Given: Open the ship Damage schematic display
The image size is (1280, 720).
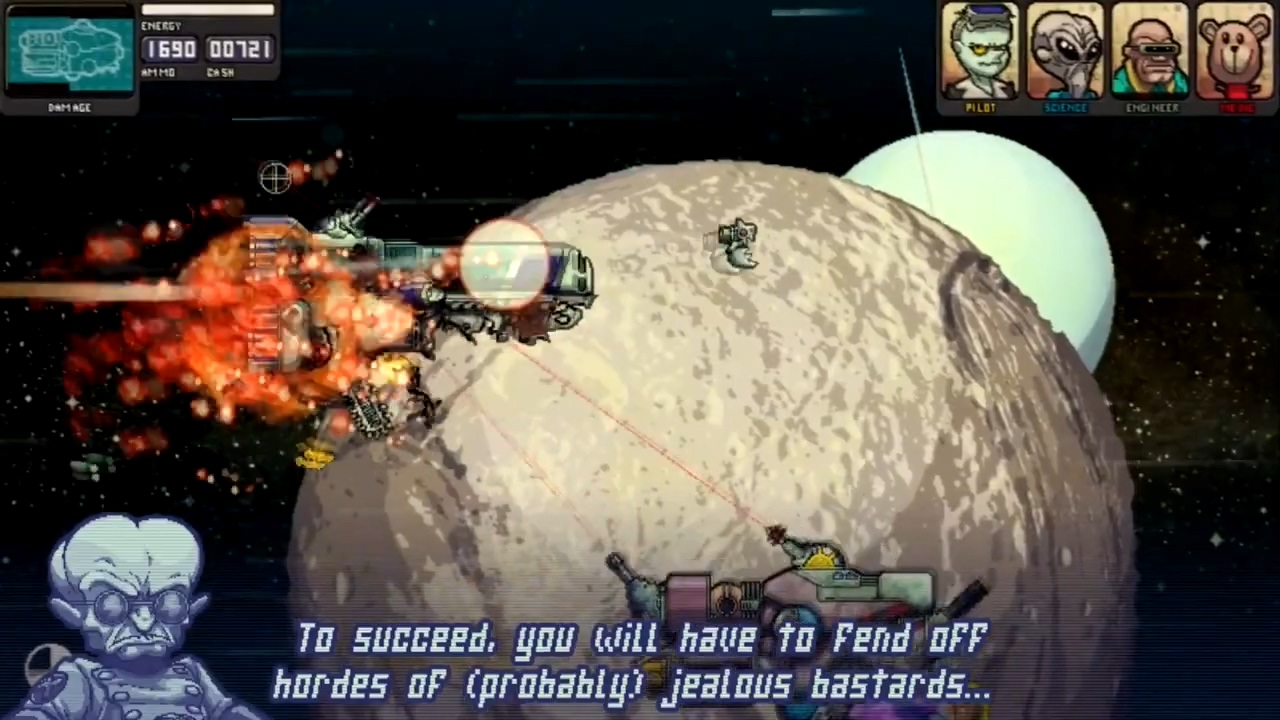Looking at the screenshot, I should [x=70, y=52].
